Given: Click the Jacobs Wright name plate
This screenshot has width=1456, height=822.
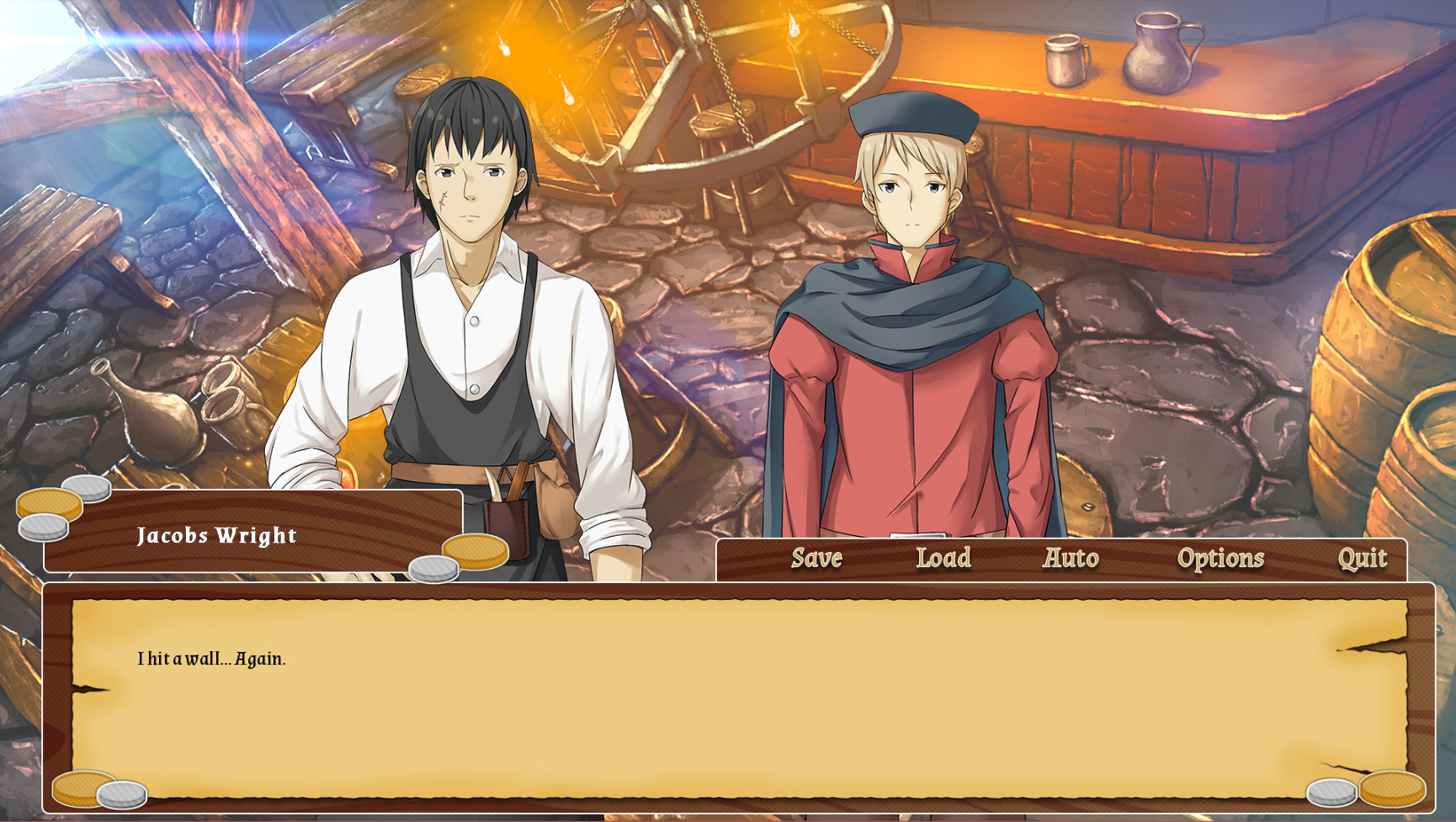Looking at the screenshot, I should (217, 535).
